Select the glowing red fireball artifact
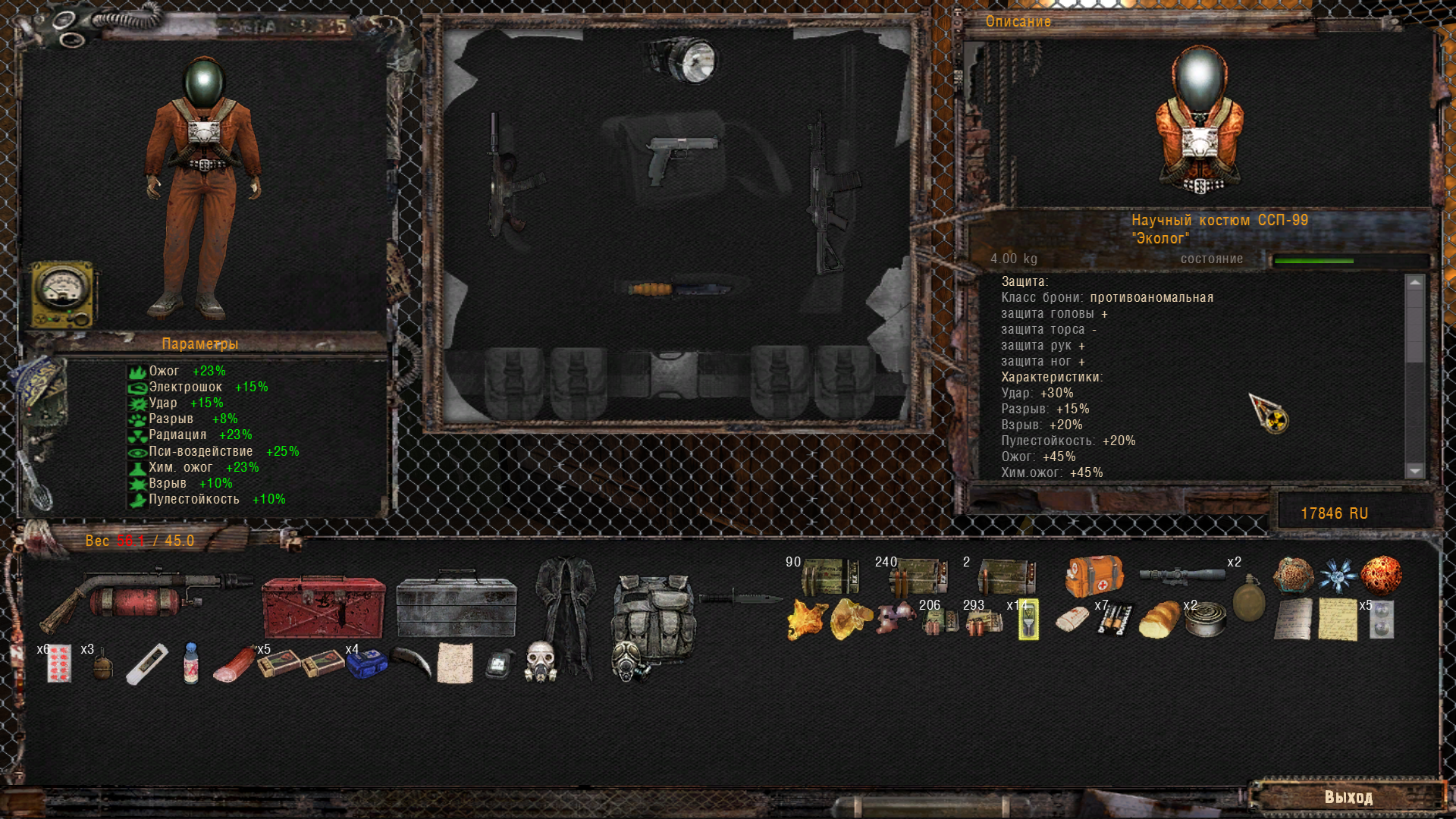The width and height of the screenshot is (1456, 819). tap(1381, 575)
